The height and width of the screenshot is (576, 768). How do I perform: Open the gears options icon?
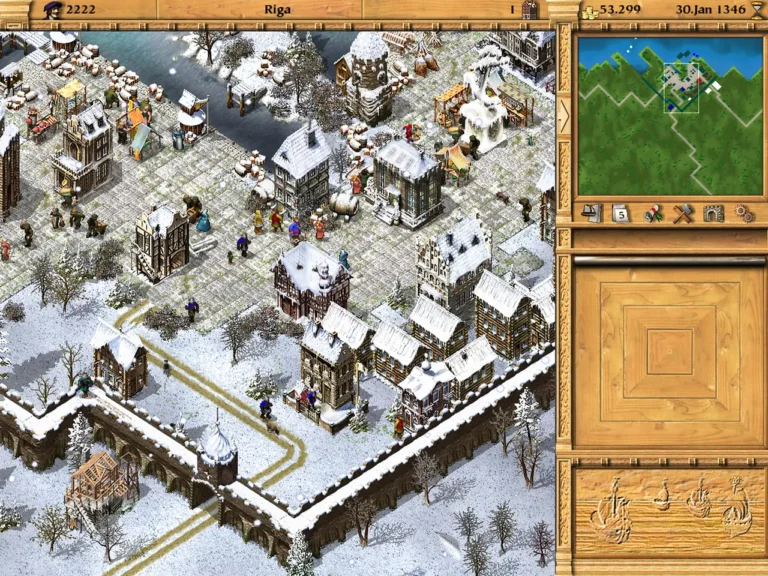pos(743,213)
